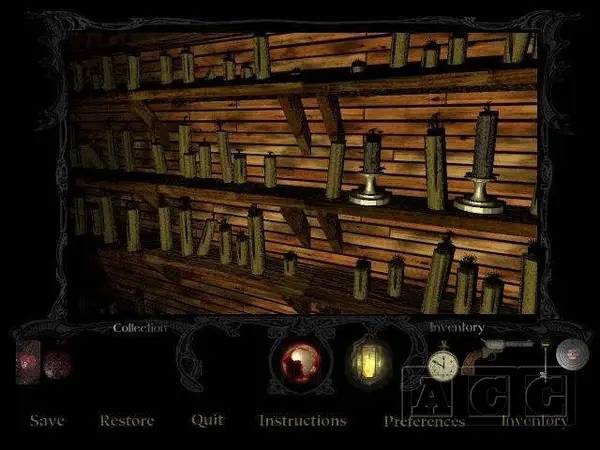Open the Restore game menu
Viewport: 600px width, 450px height.
127,421
